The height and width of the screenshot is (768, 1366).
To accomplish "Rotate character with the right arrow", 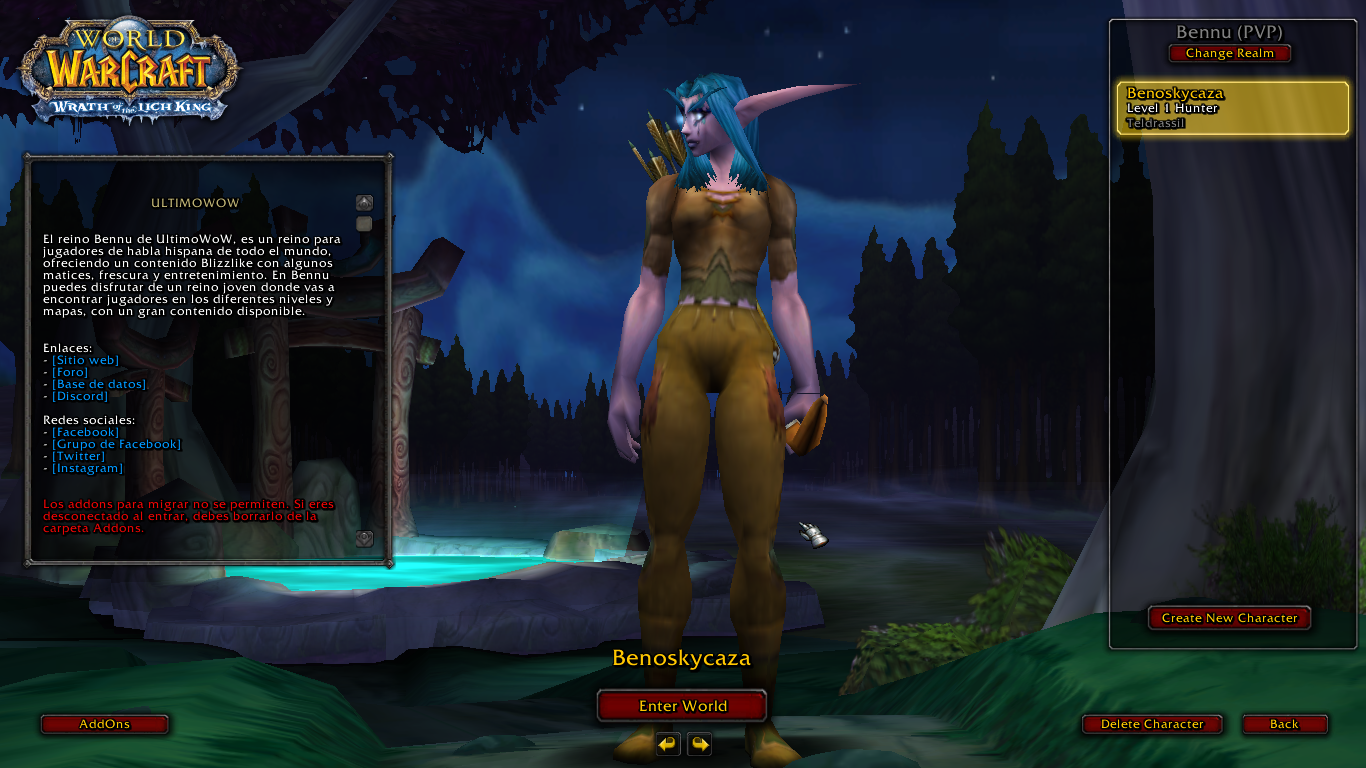I will (700, 744).
